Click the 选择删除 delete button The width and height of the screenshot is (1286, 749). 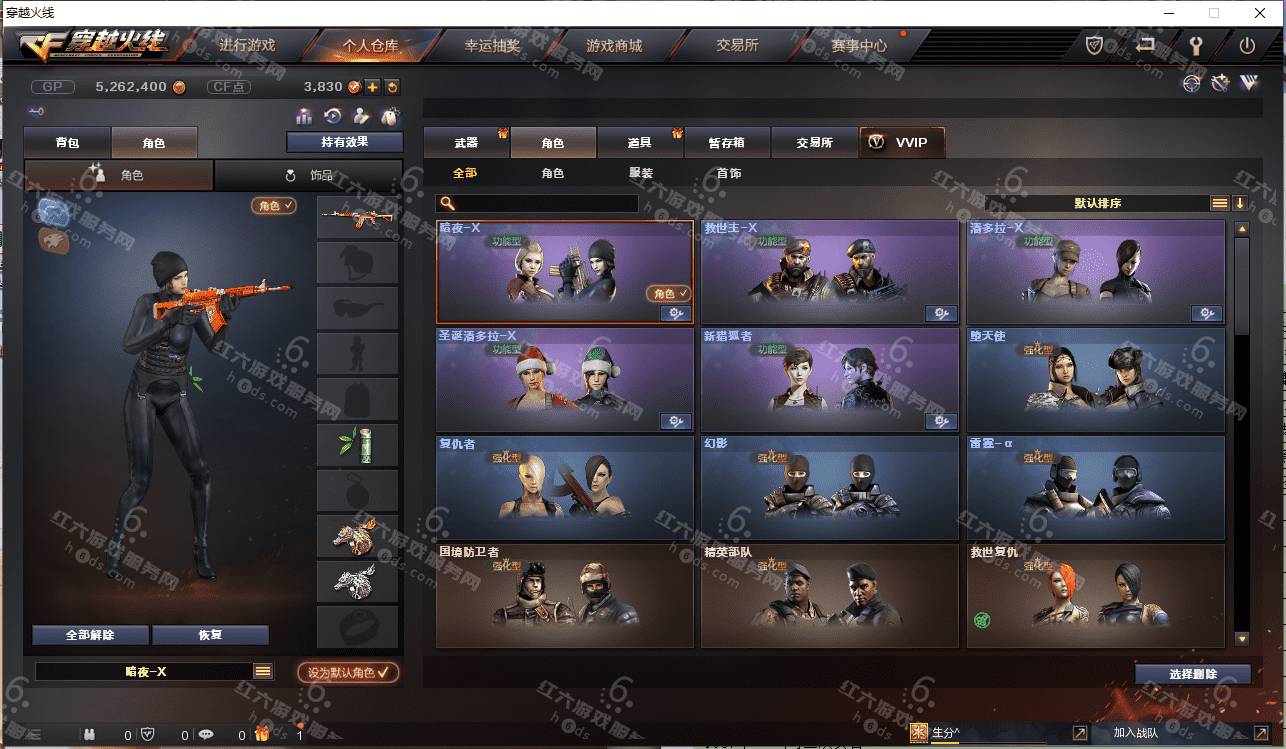(x=1192, y=674)
